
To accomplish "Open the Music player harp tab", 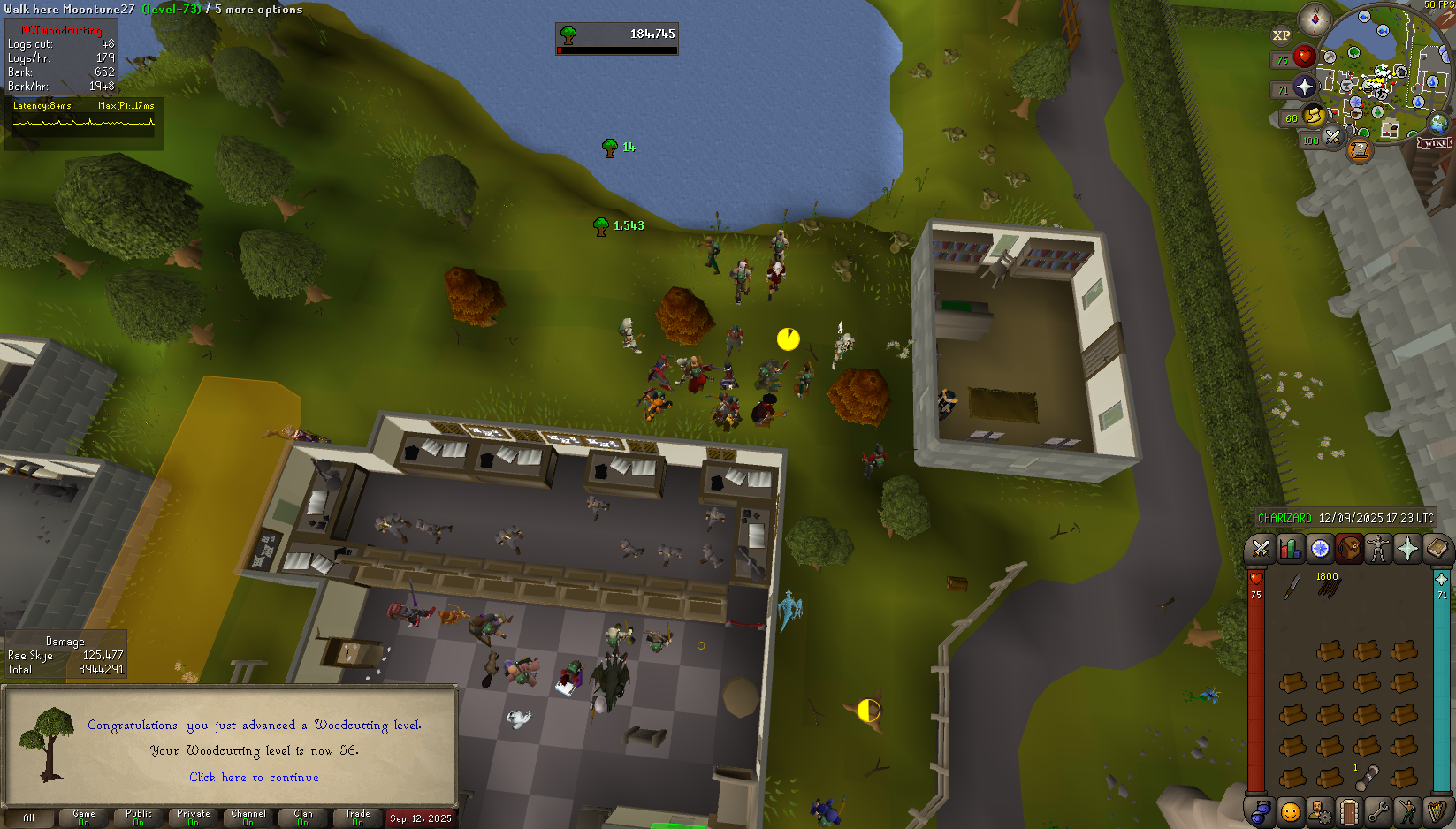I will coord(1437,811).
